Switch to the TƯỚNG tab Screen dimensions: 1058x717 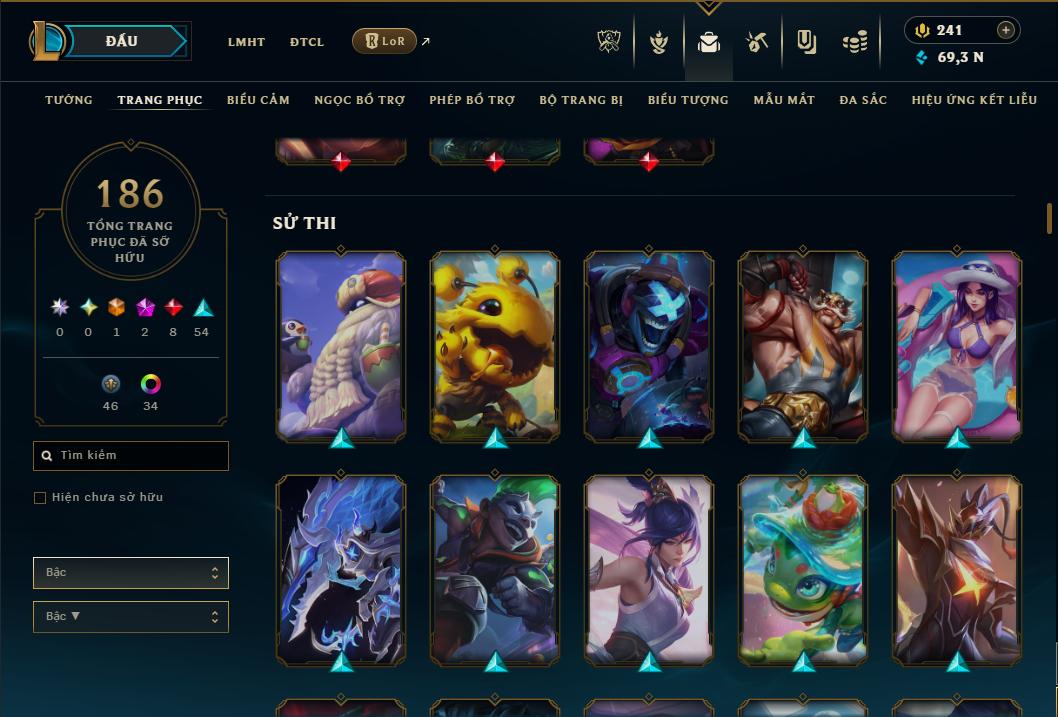coord(69,100)
